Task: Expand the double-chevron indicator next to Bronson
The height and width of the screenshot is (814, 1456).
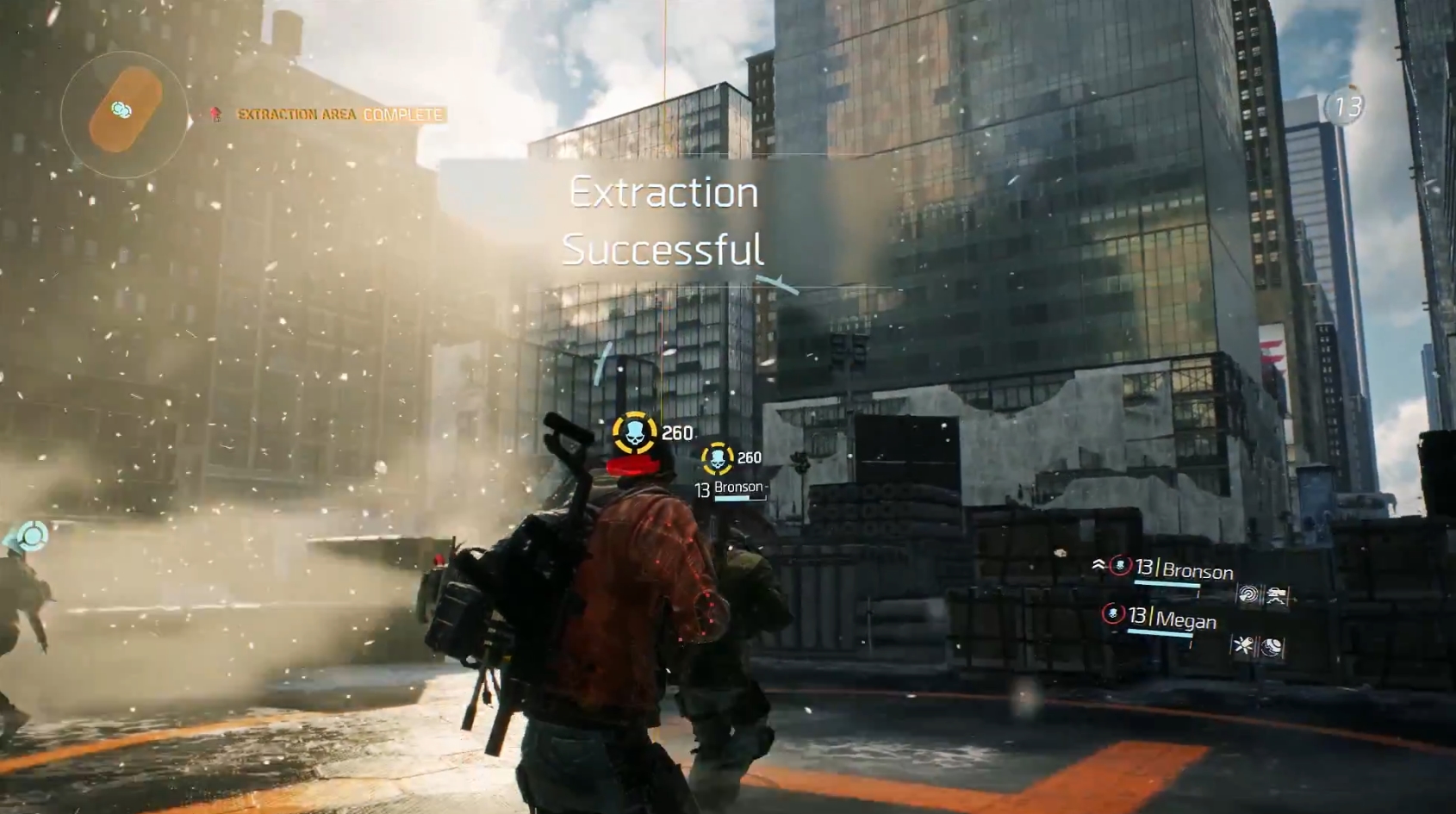Action: (1098, 564)
